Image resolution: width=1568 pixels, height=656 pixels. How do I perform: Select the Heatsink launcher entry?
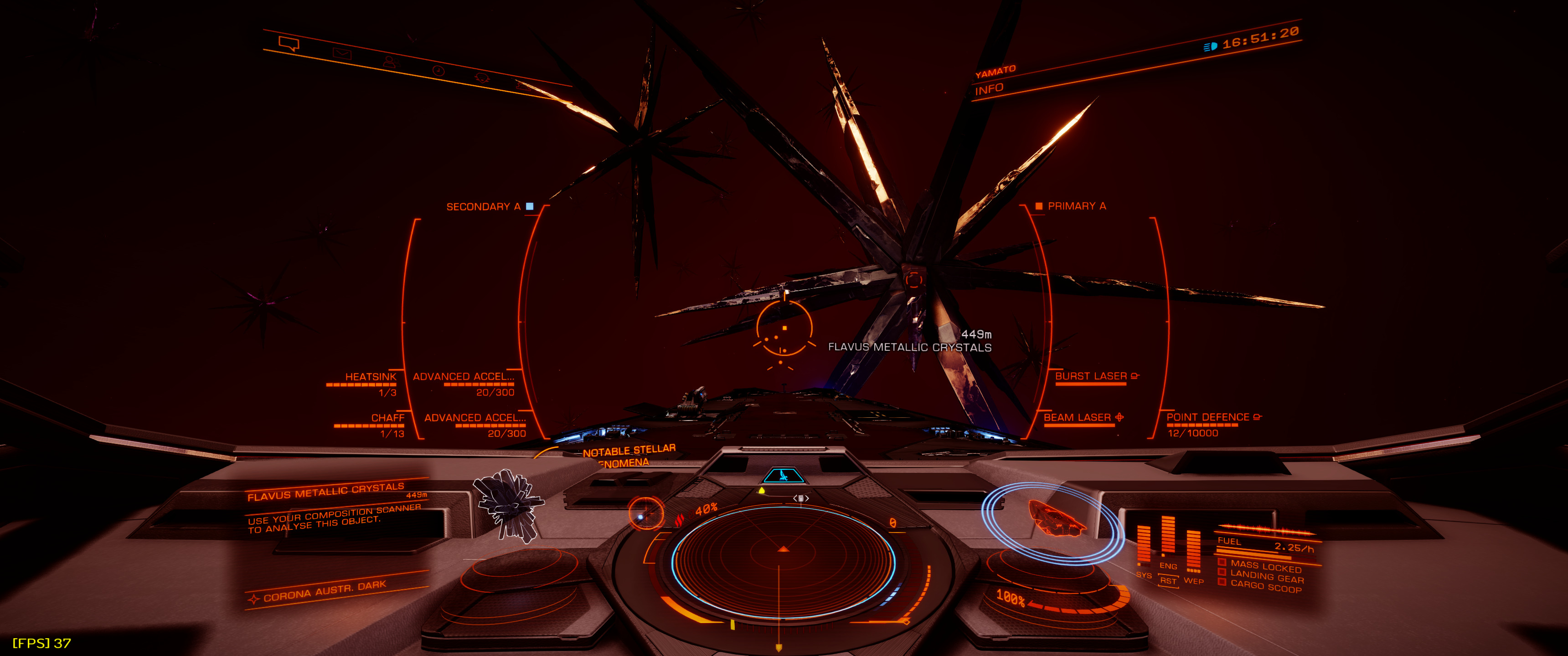370,377
